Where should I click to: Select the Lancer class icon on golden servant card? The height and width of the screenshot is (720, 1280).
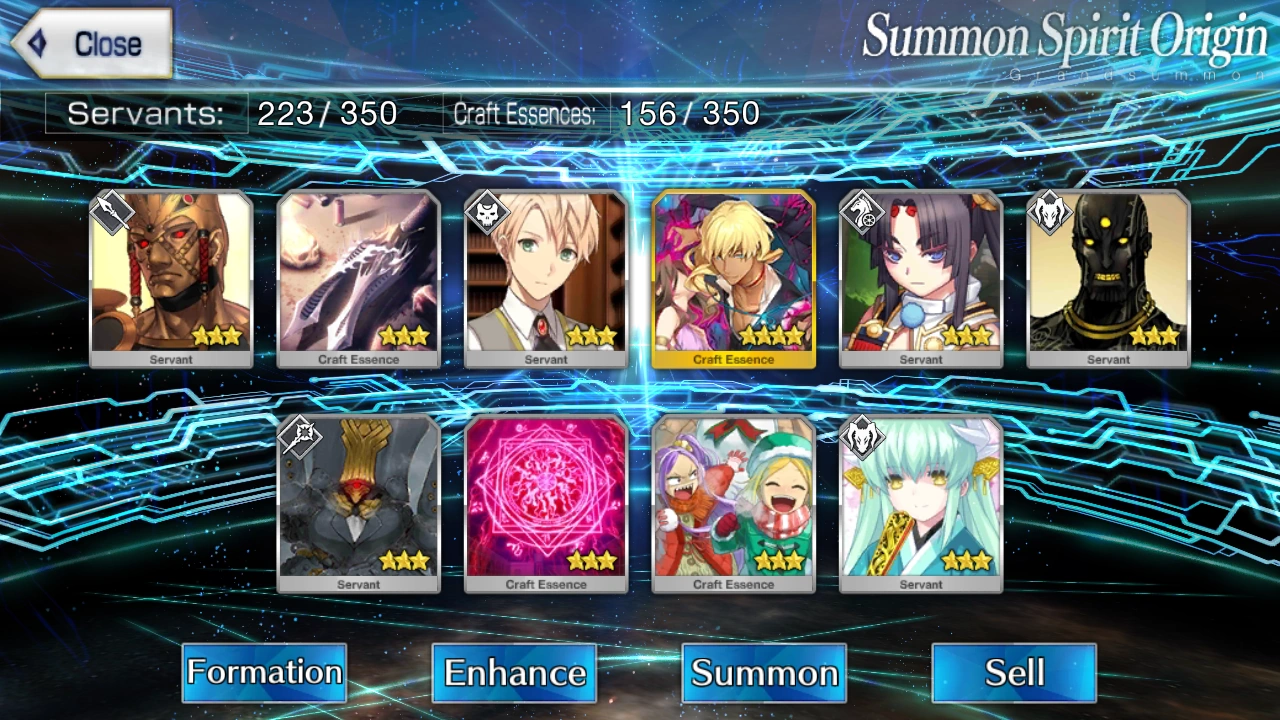click(113, 211)
